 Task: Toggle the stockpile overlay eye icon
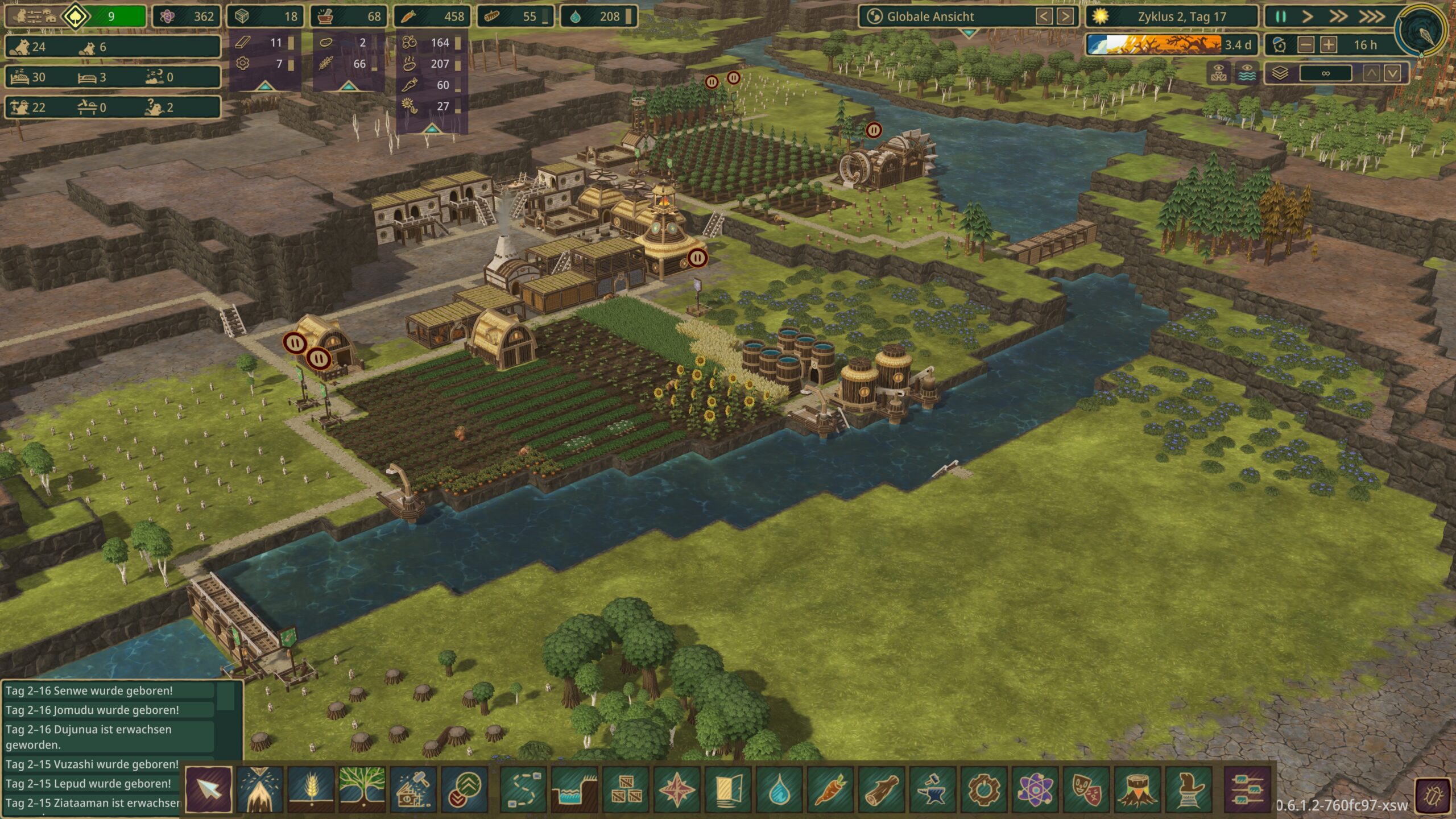coord(1218,73)
